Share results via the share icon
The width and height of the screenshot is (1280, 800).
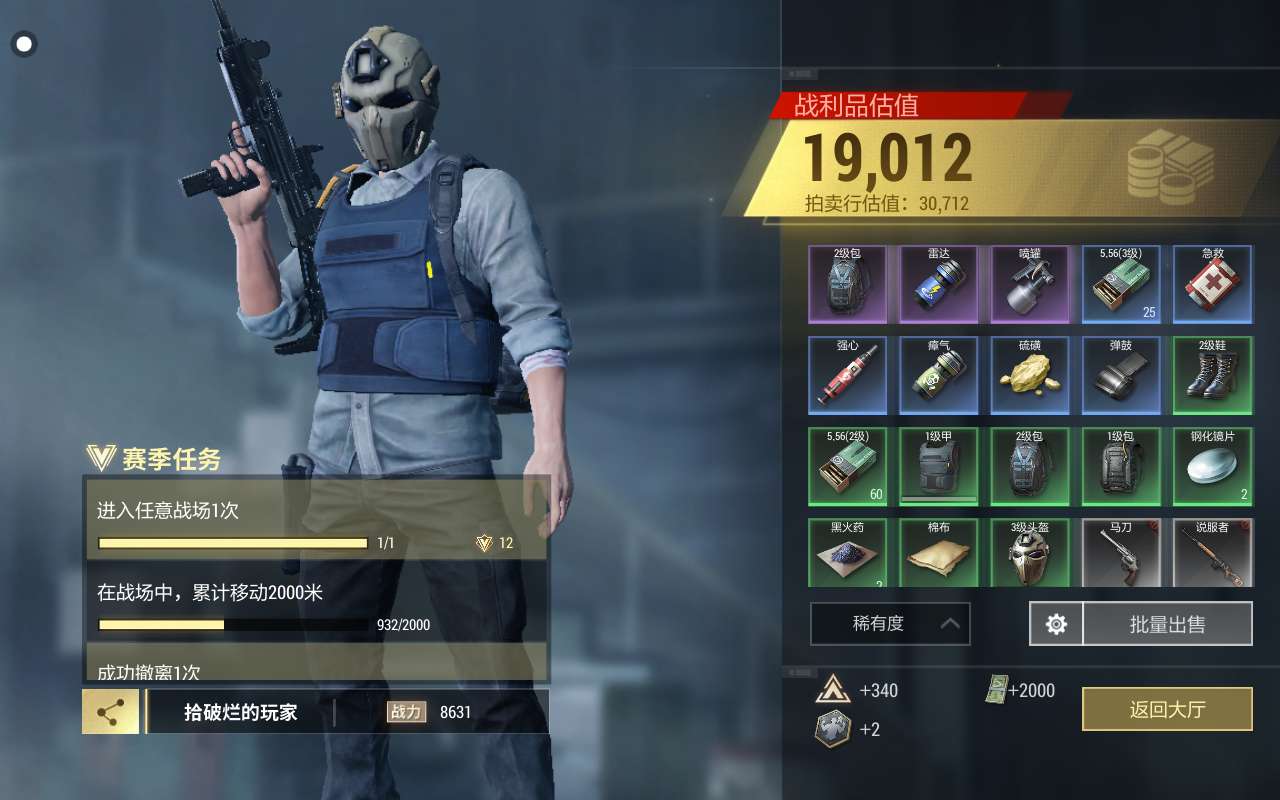point(110,711)
